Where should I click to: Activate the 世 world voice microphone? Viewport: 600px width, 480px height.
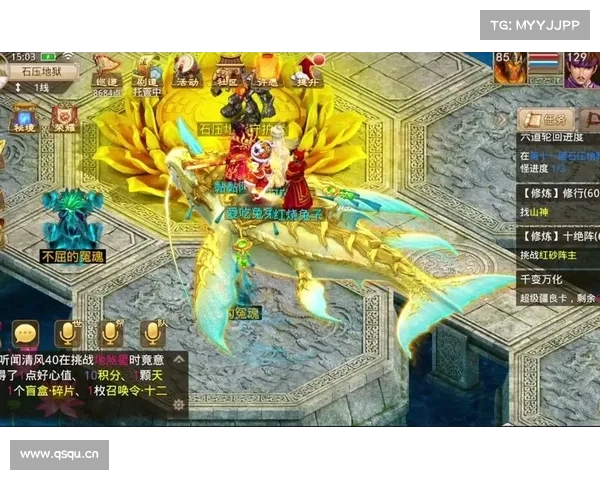click(68, 333)
